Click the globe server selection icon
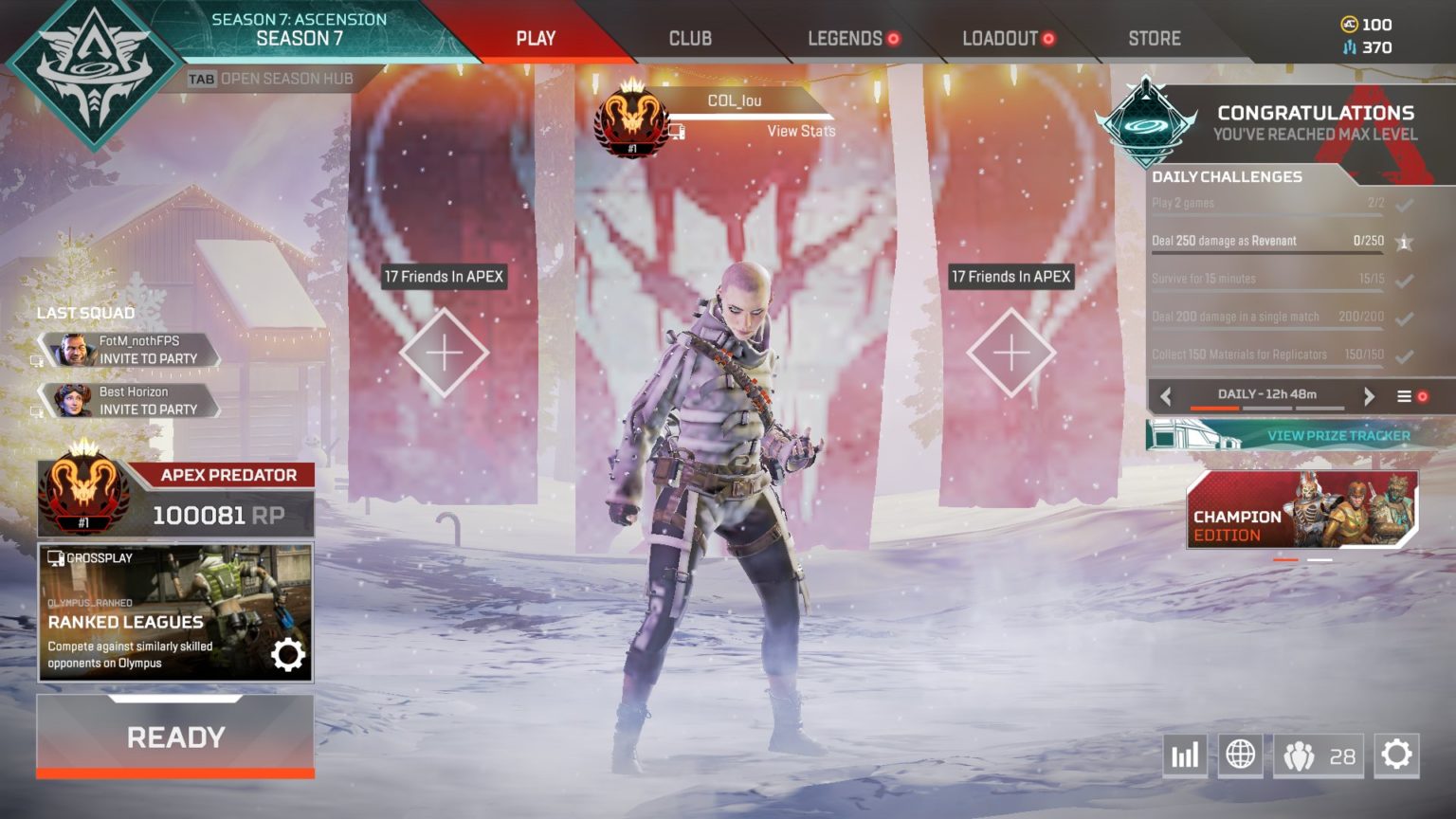 pyautogui.click(x=1241, y=755)
